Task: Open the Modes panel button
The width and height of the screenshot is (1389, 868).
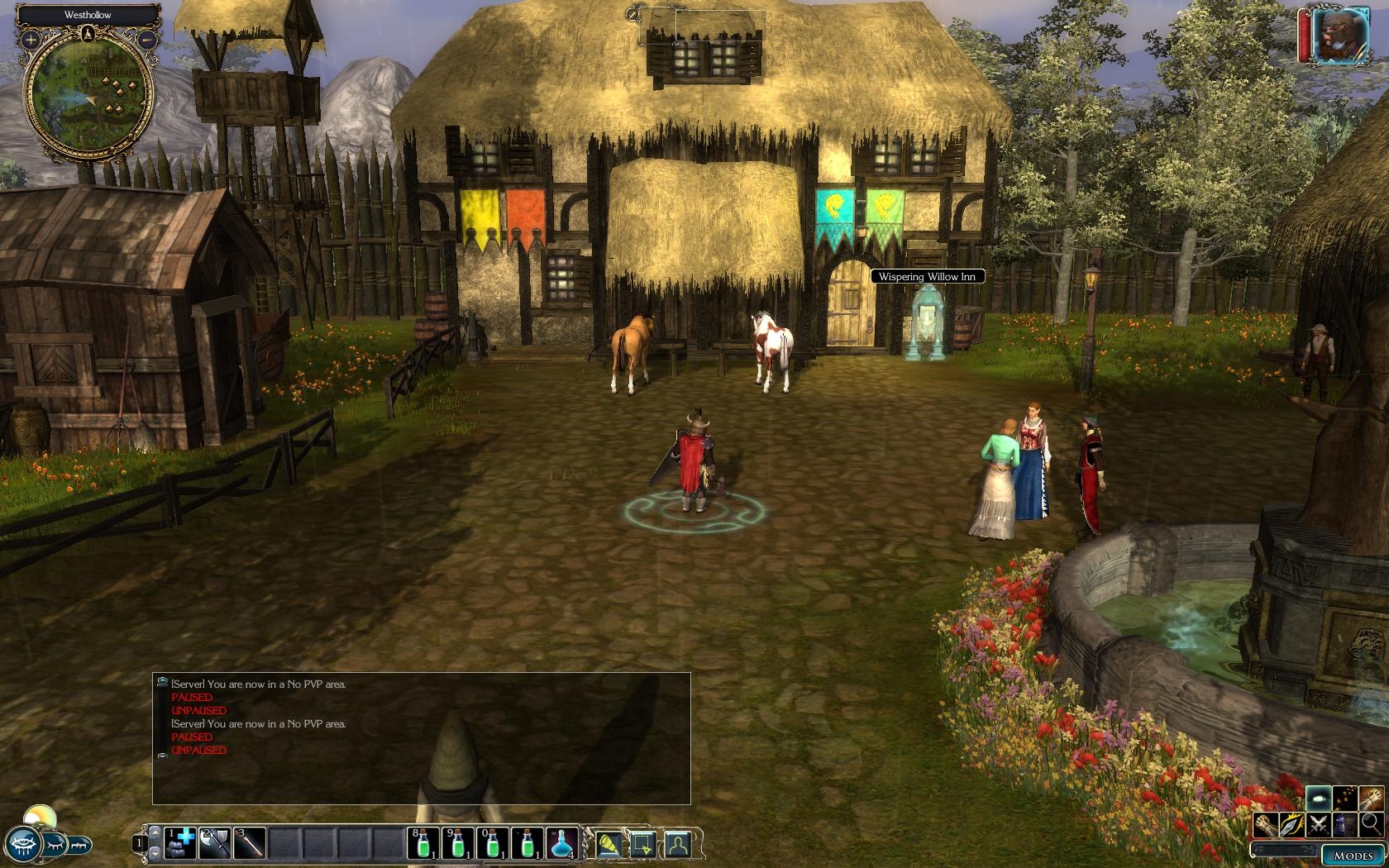Action: 1353,856
